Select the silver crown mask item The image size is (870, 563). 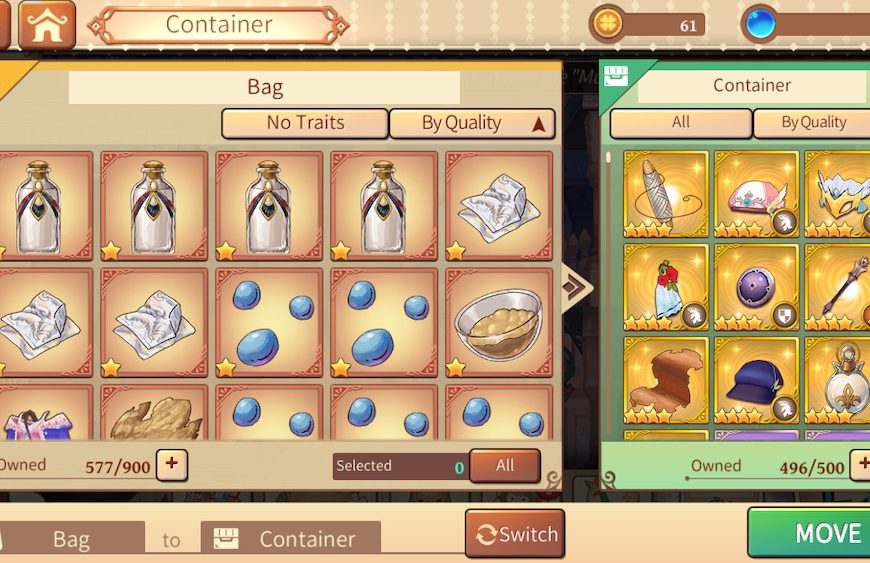tap(840, 194)
